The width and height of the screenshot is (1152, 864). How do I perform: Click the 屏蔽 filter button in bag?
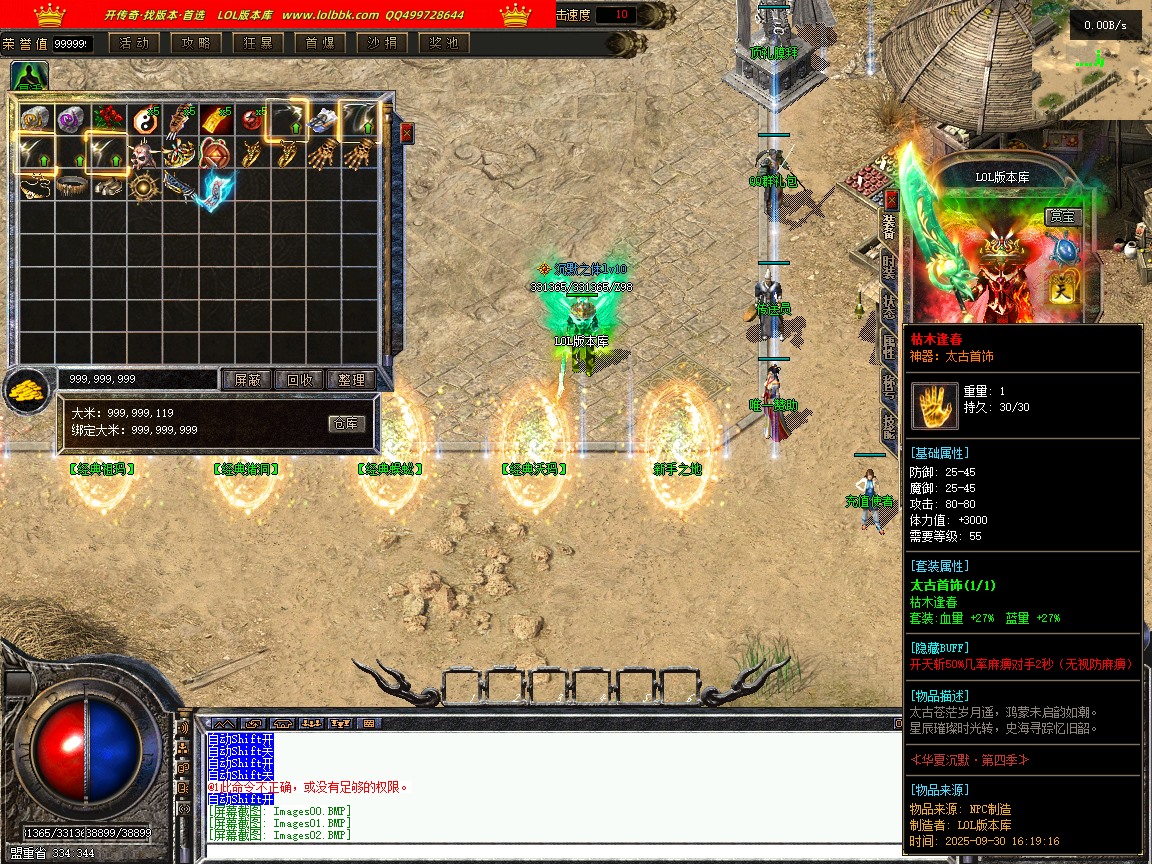coord(246,380)
